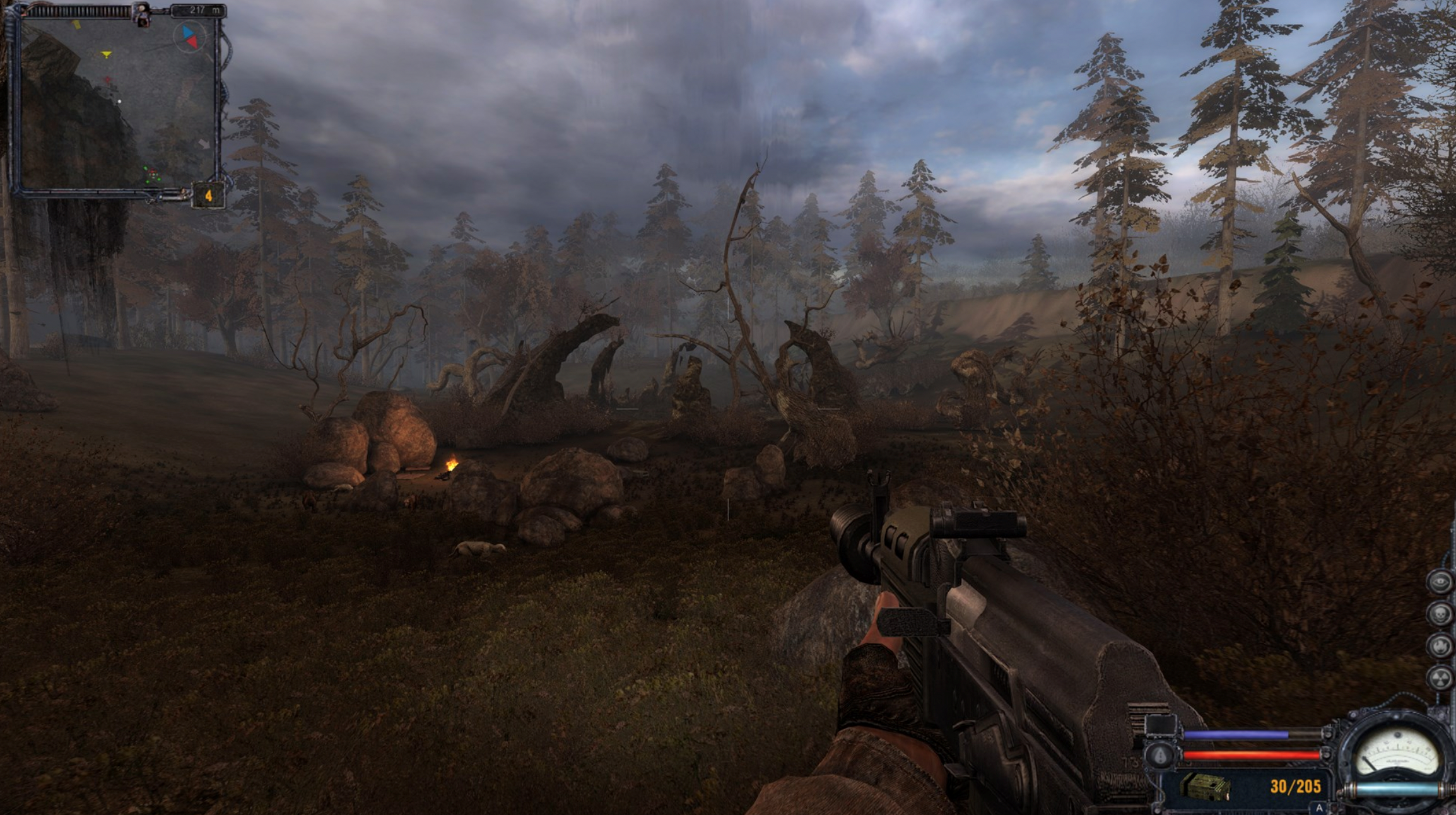This screenshot has height=815, width=1456.
Task: Click the fire mode letter A indicator
Action: [1318, 808]
